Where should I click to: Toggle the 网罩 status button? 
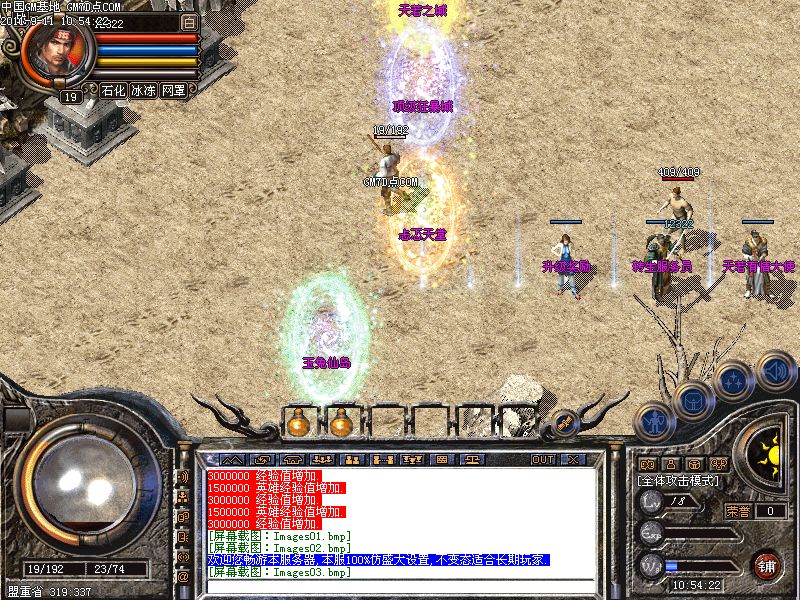pos(173,90)
